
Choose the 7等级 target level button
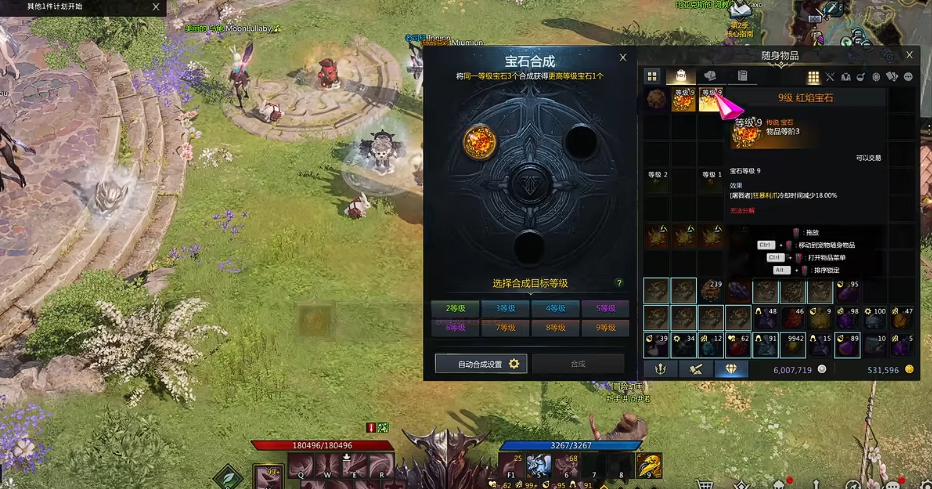pos(505,327)
